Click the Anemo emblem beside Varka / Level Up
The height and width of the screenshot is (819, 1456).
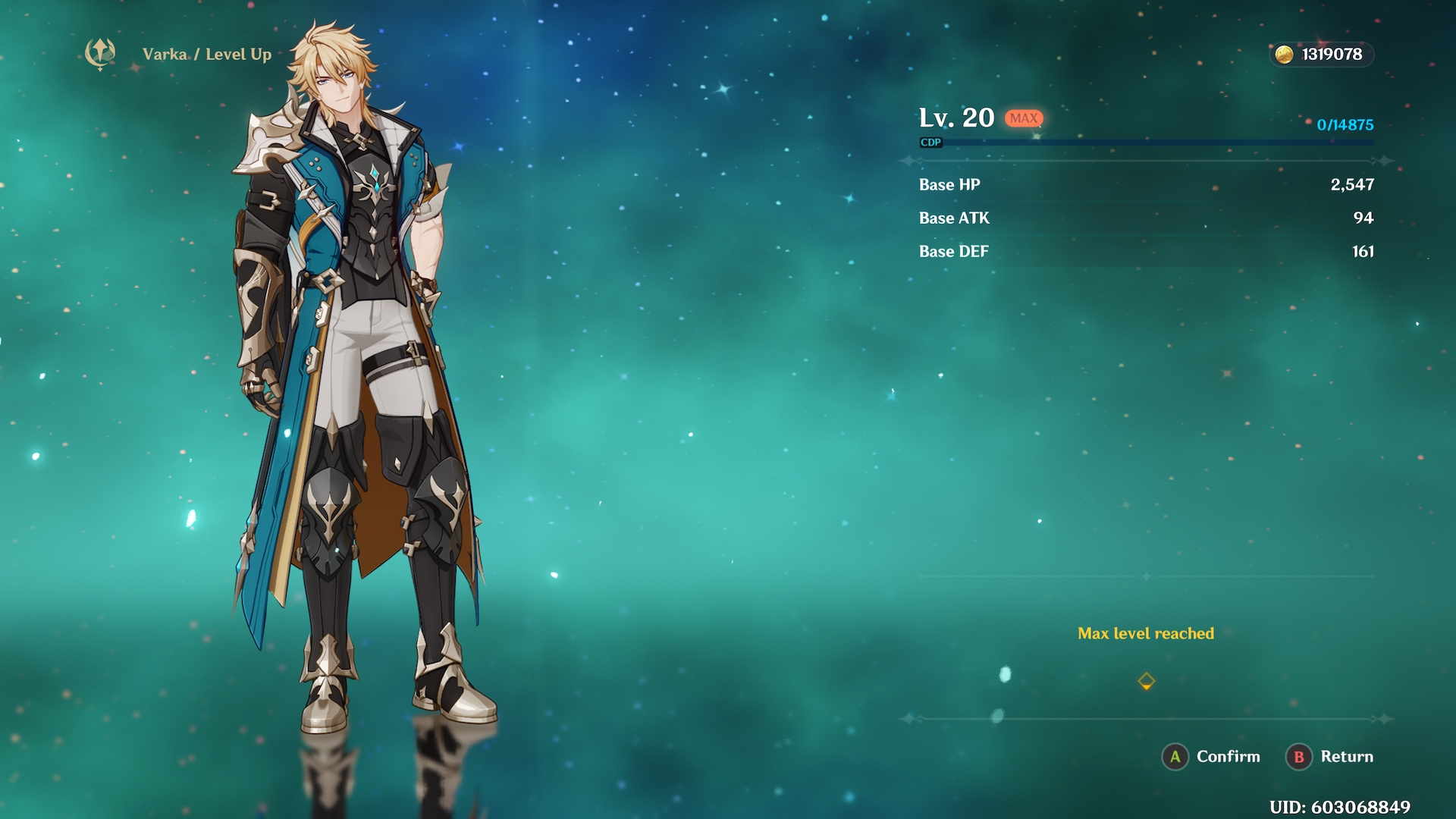[100, 54]
